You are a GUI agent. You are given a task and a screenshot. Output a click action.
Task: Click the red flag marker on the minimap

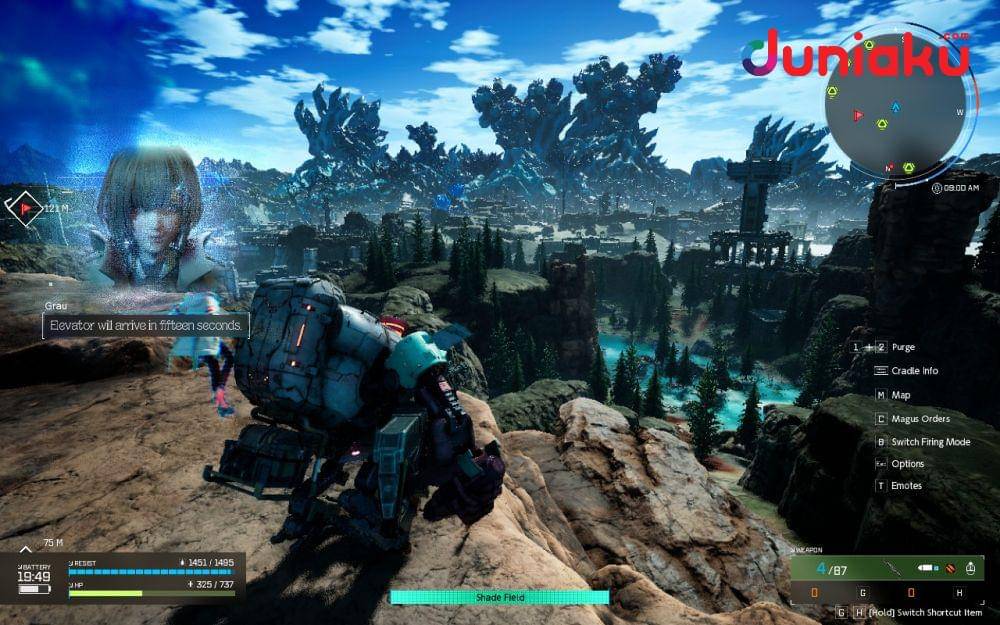[x=857, y=115]
